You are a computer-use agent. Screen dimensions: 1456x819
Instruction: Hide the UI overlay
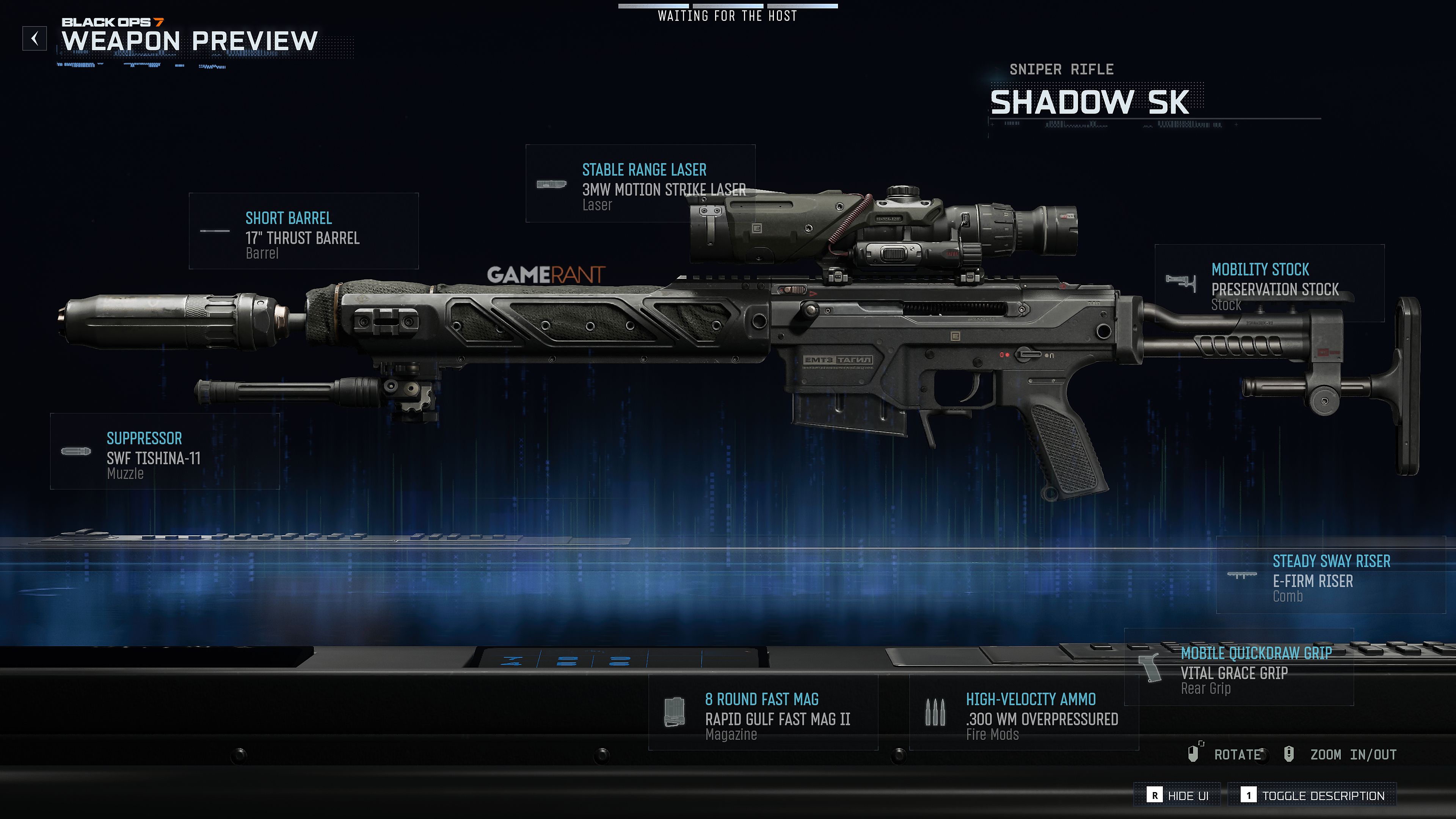(x=1178, y=795)
